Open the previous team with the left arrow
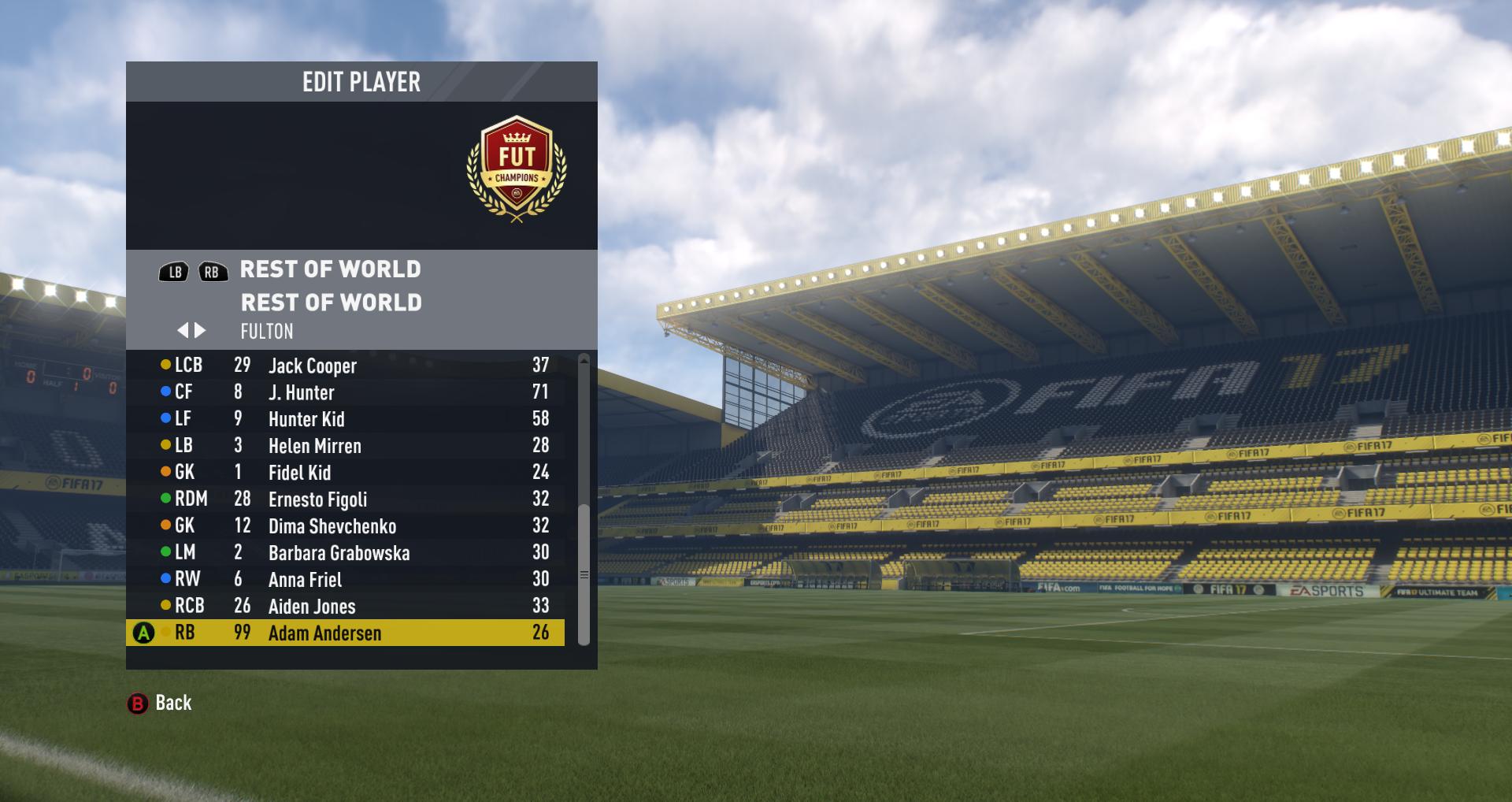Image resolution: width=1512 pixels, height=802 pixels. pos(186,331)
